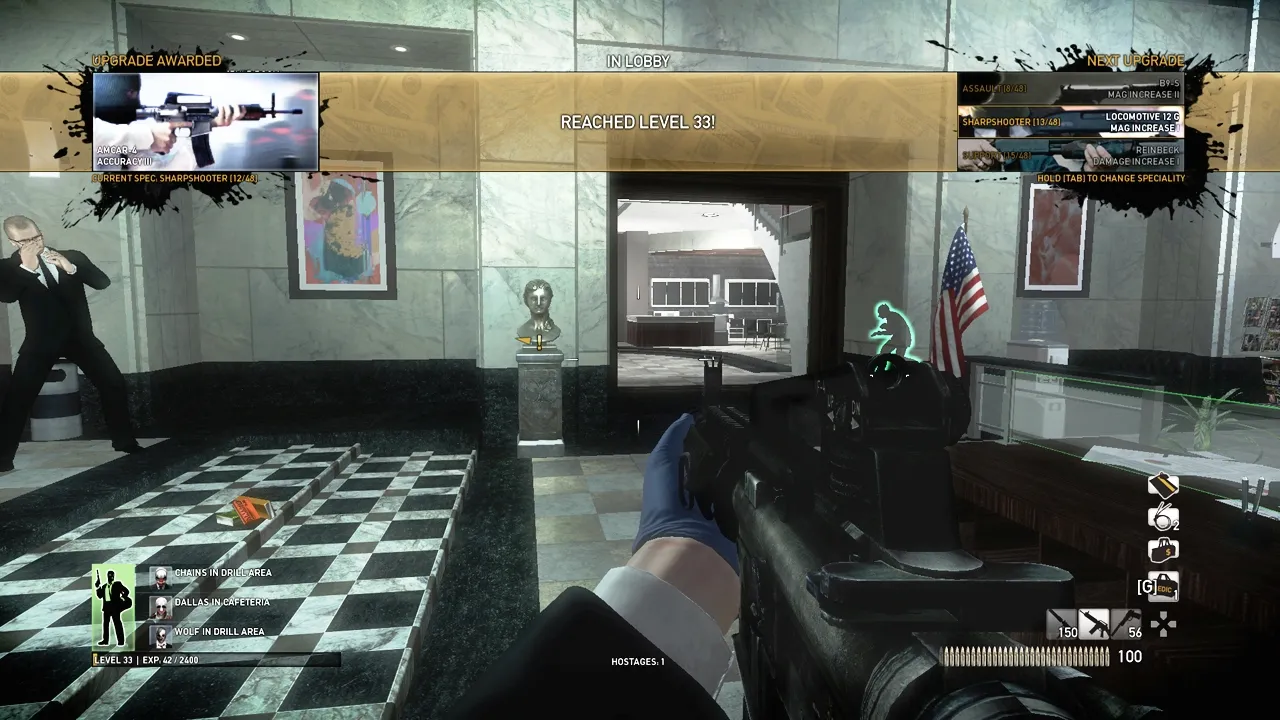Expand the NEXT UPGRADE panel

coord(1135,60)
